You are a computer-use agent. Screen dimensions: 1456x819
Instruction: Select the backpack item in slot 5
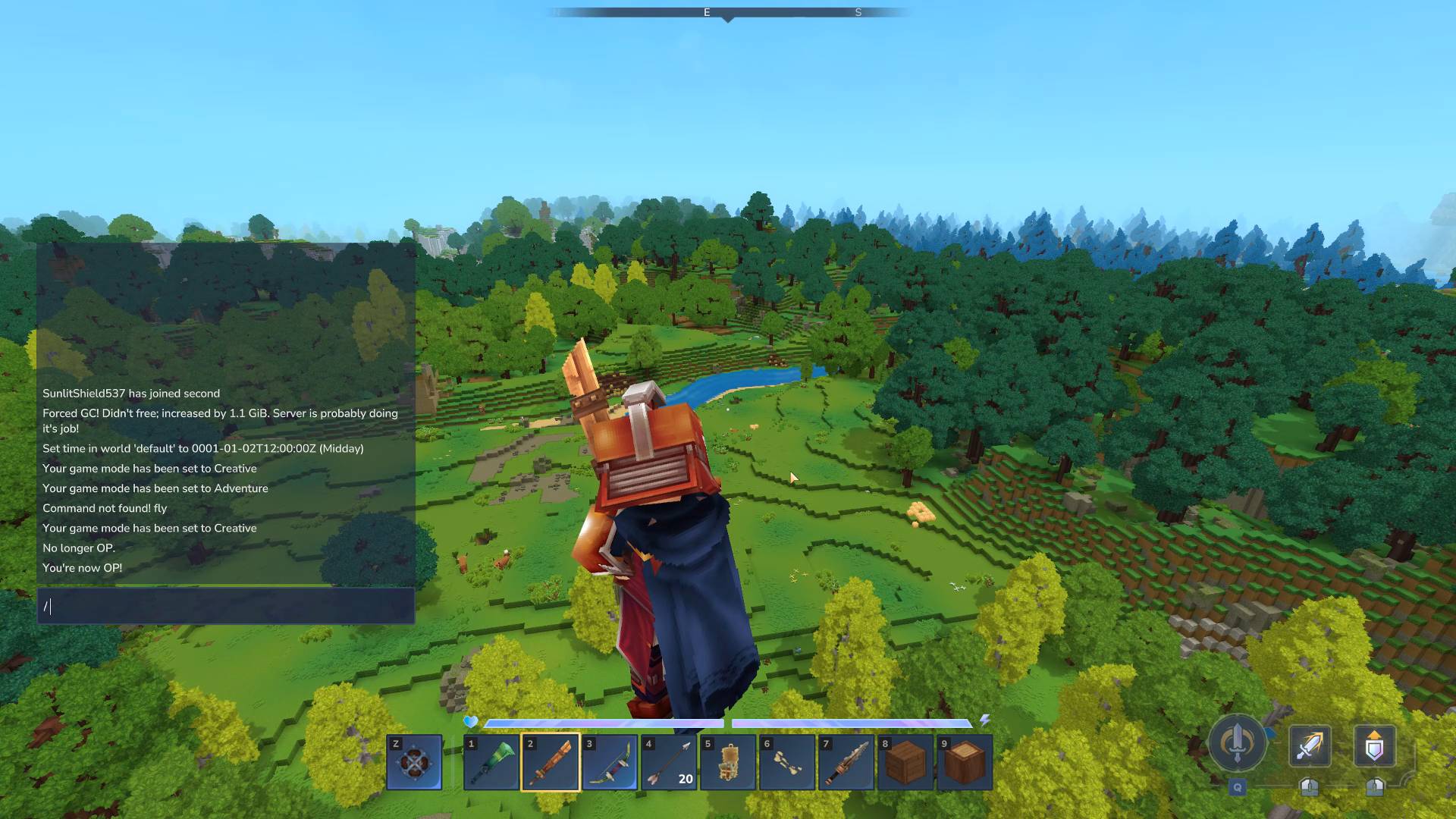(728, 762)
